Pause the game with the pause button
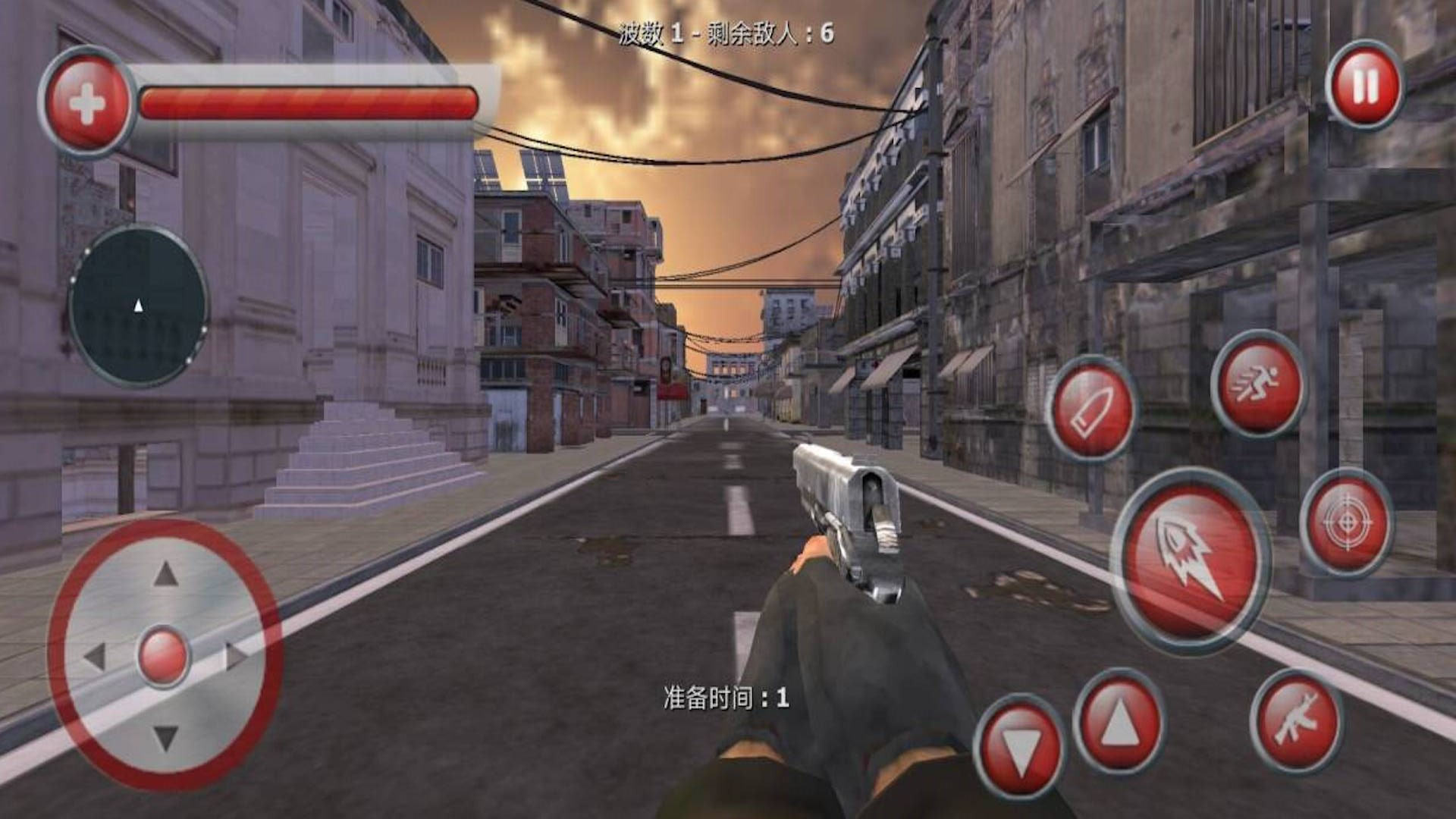Viewport: 1456px width, 819px height. 1364,85
